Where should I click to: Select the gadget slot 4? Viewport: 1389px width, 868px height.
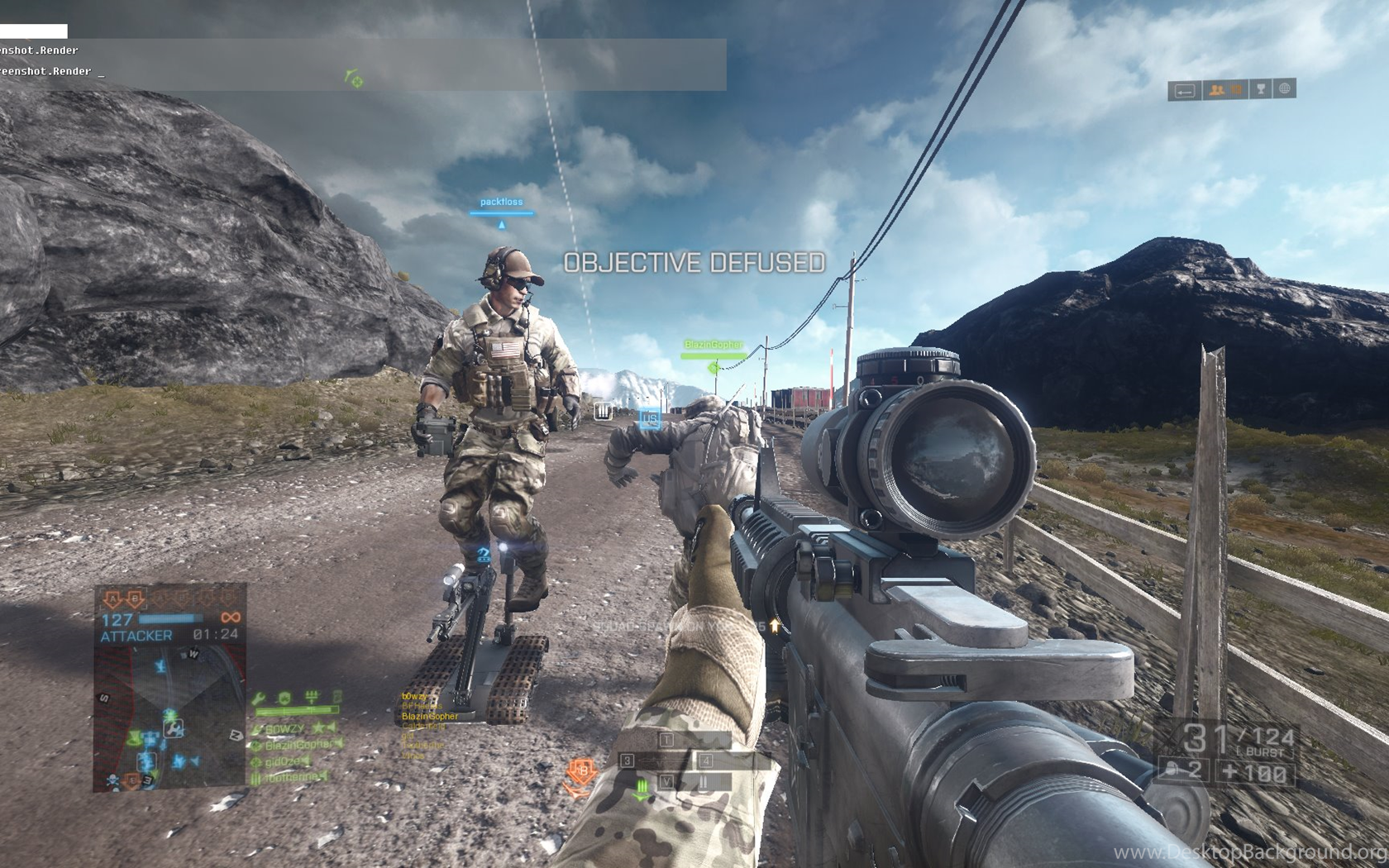point(726,761)
